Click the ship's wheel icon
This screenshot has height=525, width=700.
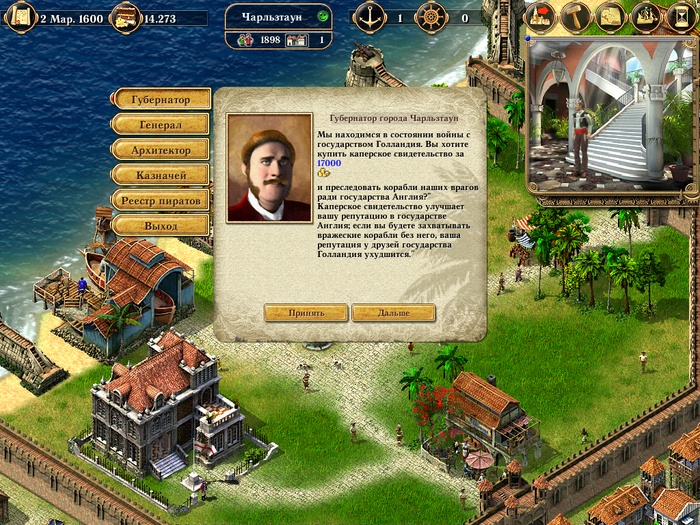tap(430, 17)
